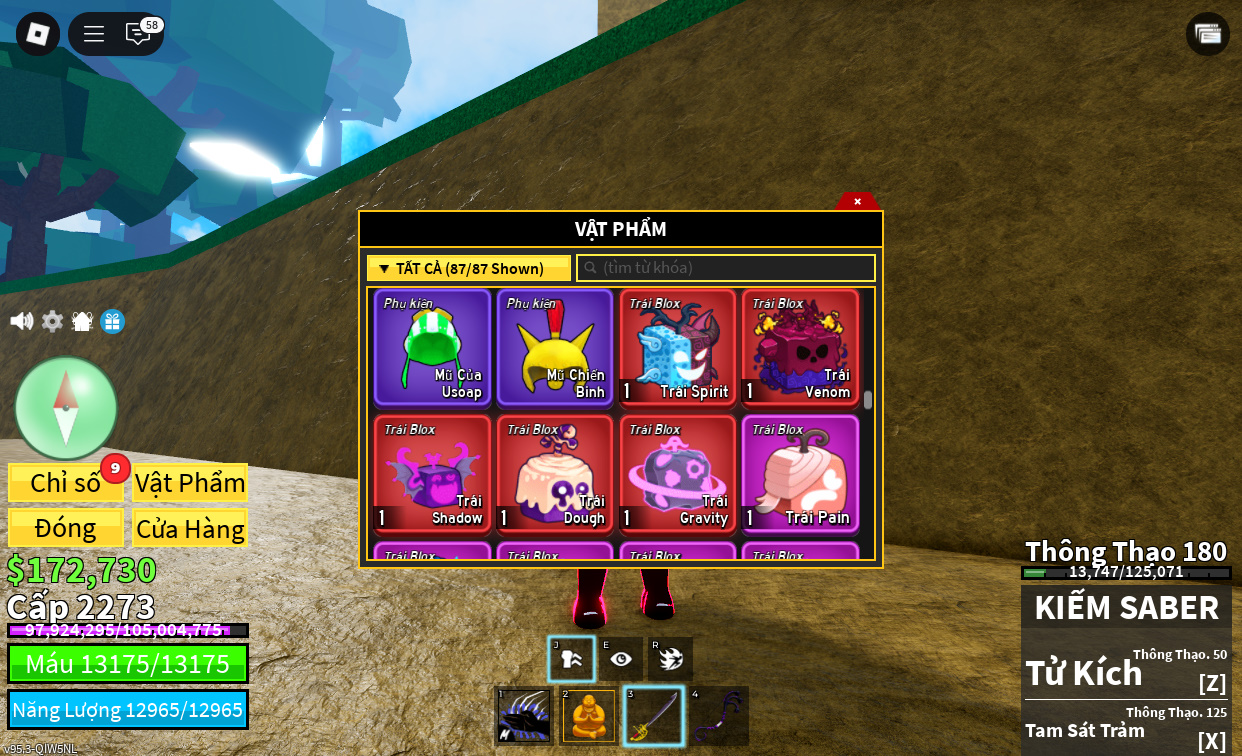This screenshot has width=1242, height=756.
Task: Close the Vật Phẩm inventory window
Action: [857, 201]
